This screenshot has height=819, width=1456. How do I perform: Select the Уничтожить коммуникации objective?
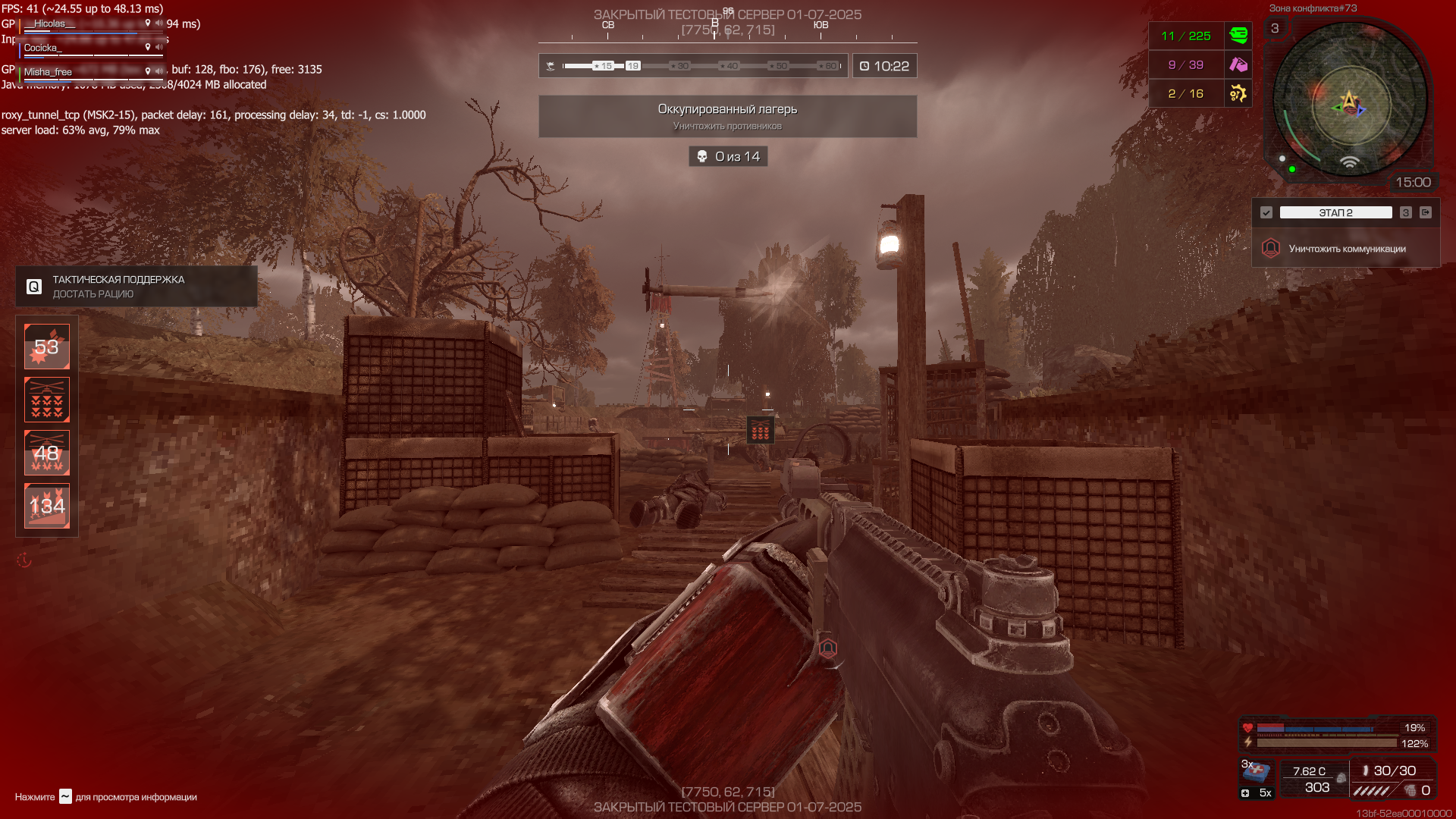[1347, 249]
